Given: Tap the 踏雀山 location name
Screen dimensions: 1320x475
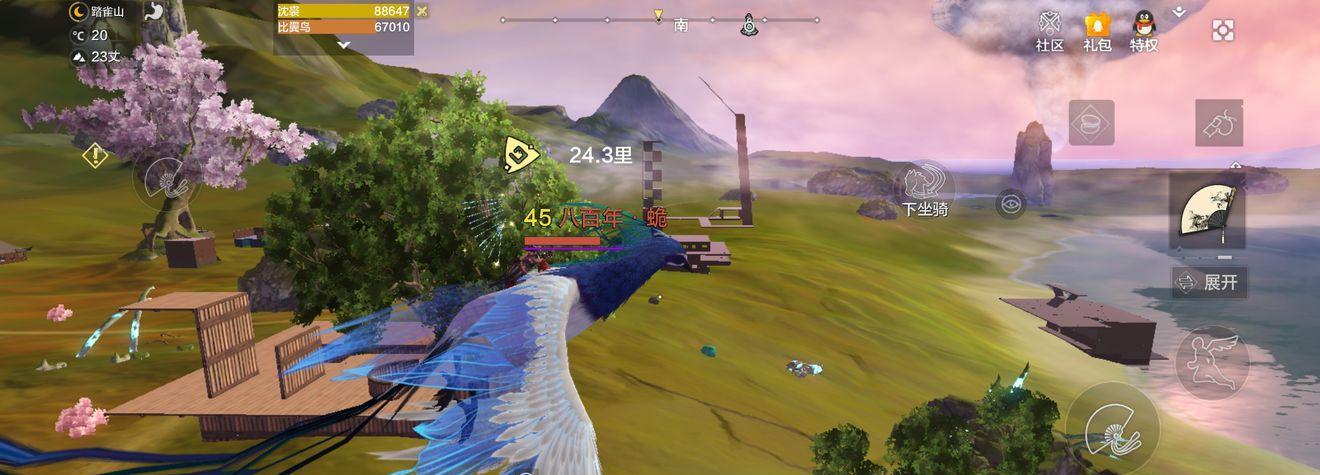Looking at the screenshot, I should [107, 12].
